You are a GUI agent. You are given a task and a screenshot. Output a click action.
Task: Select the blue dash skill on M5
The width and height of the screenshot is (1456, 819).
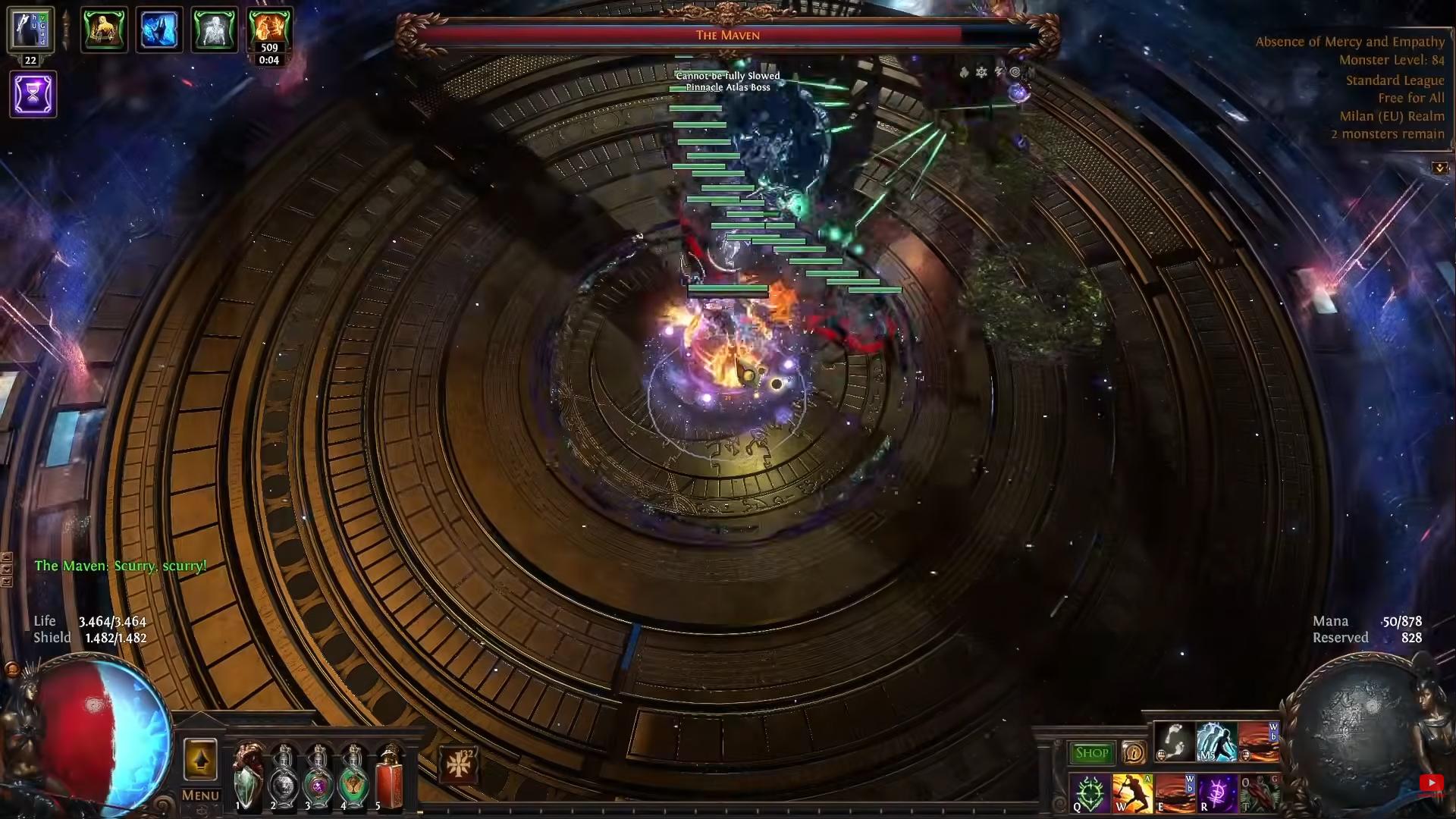1216,742
